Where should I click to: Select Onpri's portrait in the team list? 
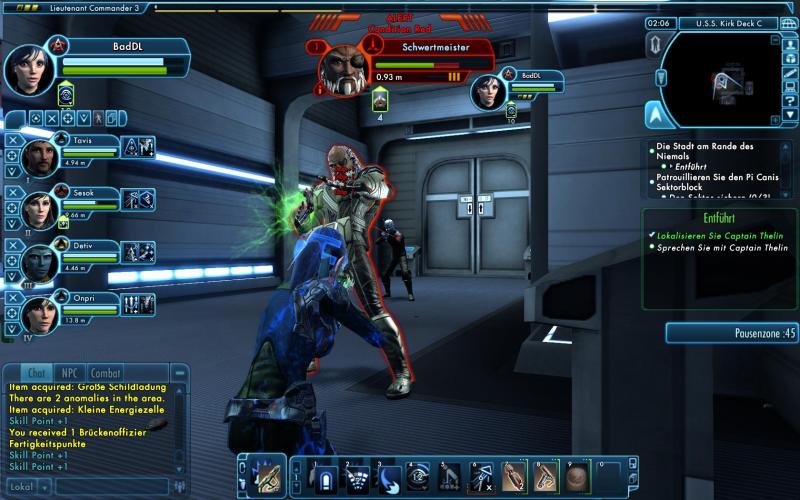[x=40, y=313]
